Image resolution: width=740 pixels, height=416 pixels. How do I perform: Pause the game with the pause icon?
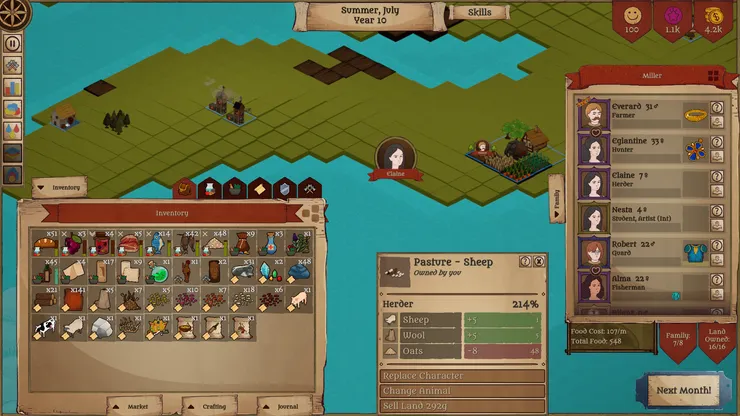[13, 43]
